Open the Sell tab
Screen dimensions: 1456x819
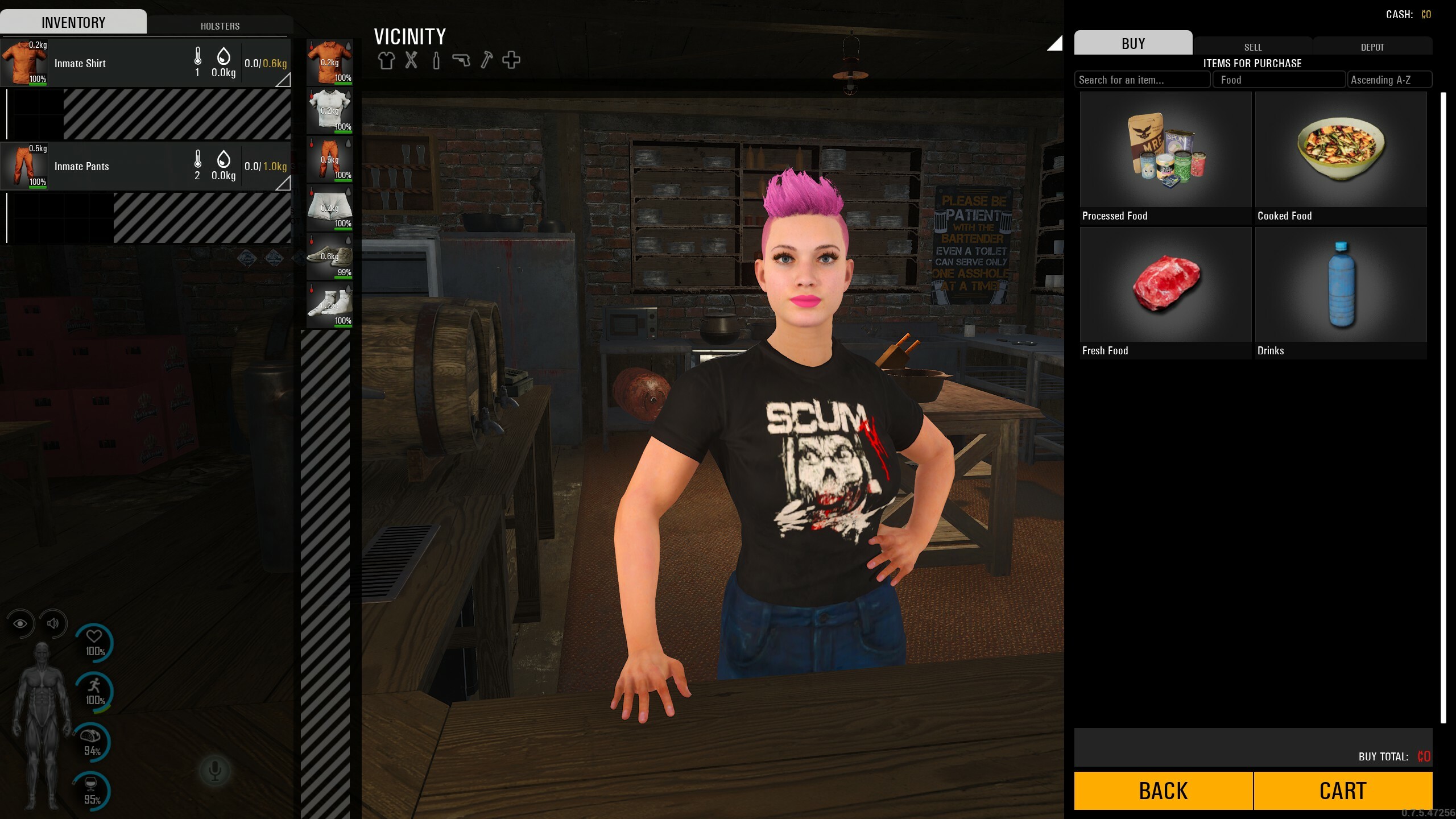pos(1252,47)
